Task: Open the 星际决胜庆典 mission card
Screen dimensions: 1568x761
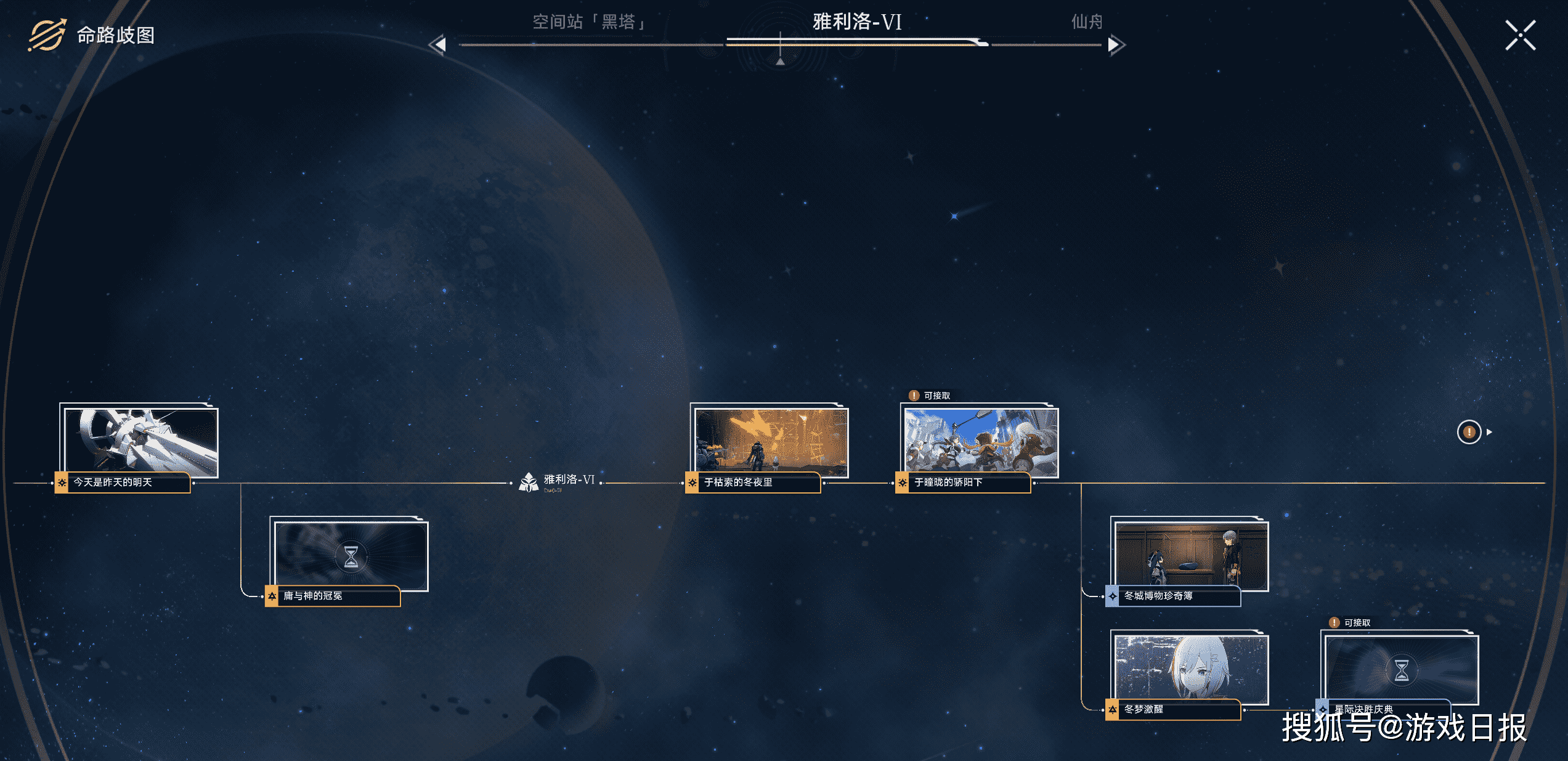Action: [1400, 669]
